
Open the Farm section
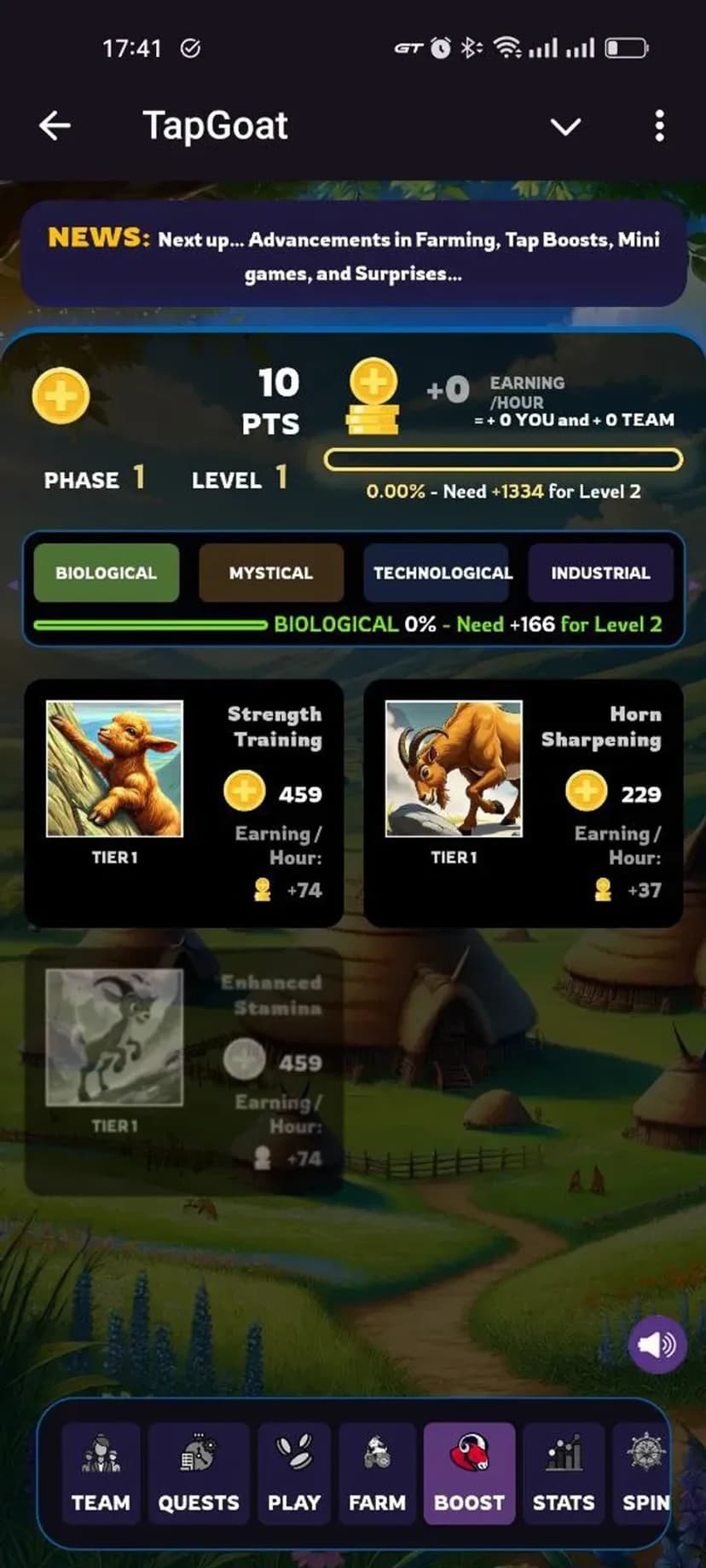377,1473
